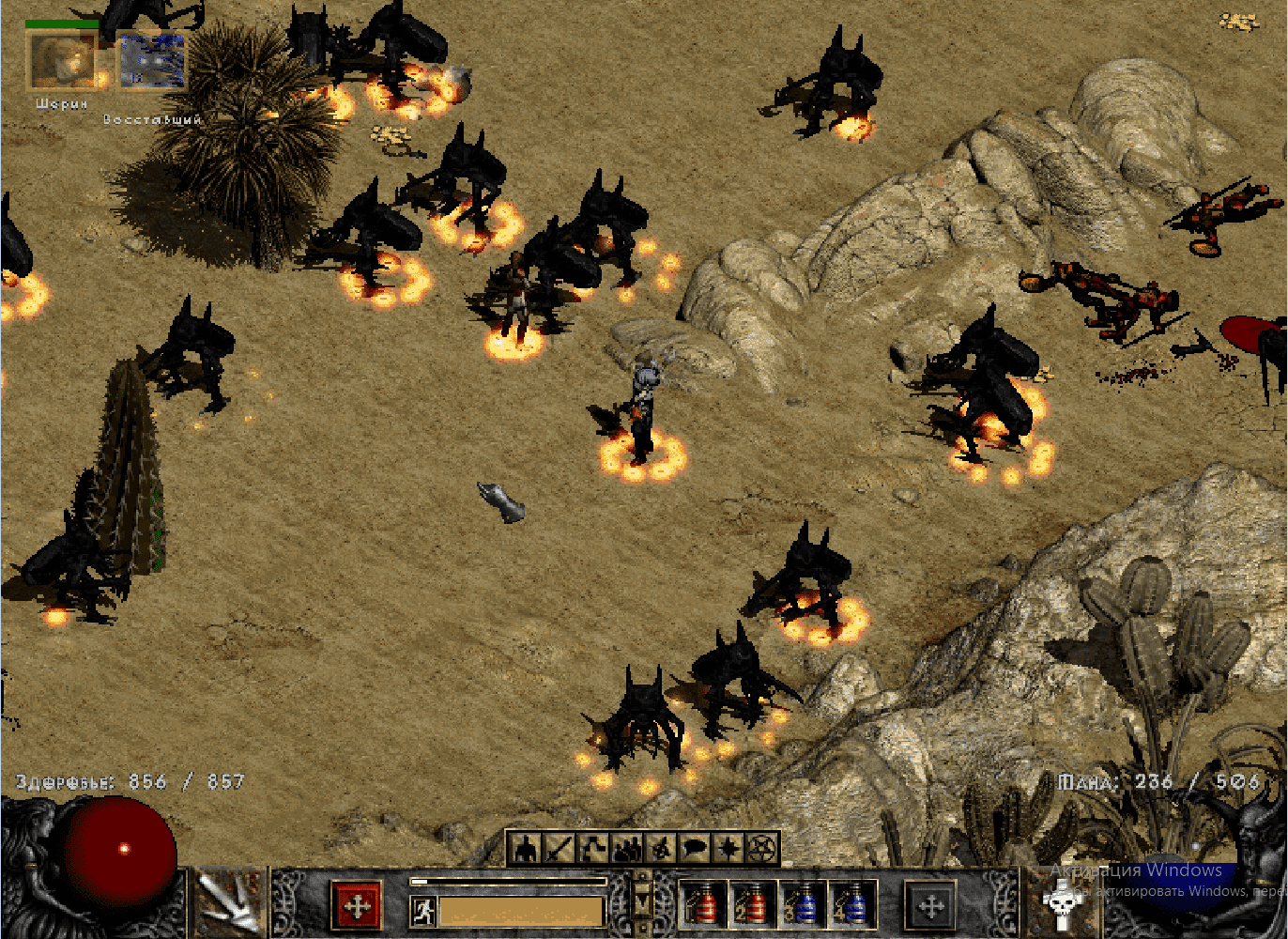Open the Skill Tree icon
The width and height of the screenshot is (1288, 939).
point(593,848)
